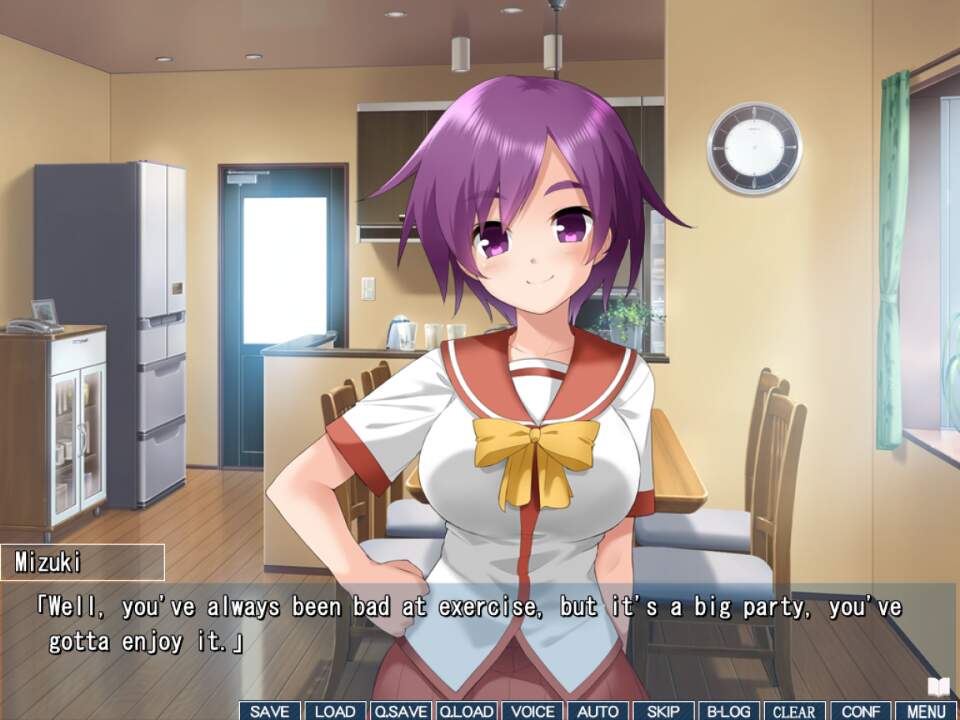
Task: Click the SAVE button
Action: click(x=269, y=711)
